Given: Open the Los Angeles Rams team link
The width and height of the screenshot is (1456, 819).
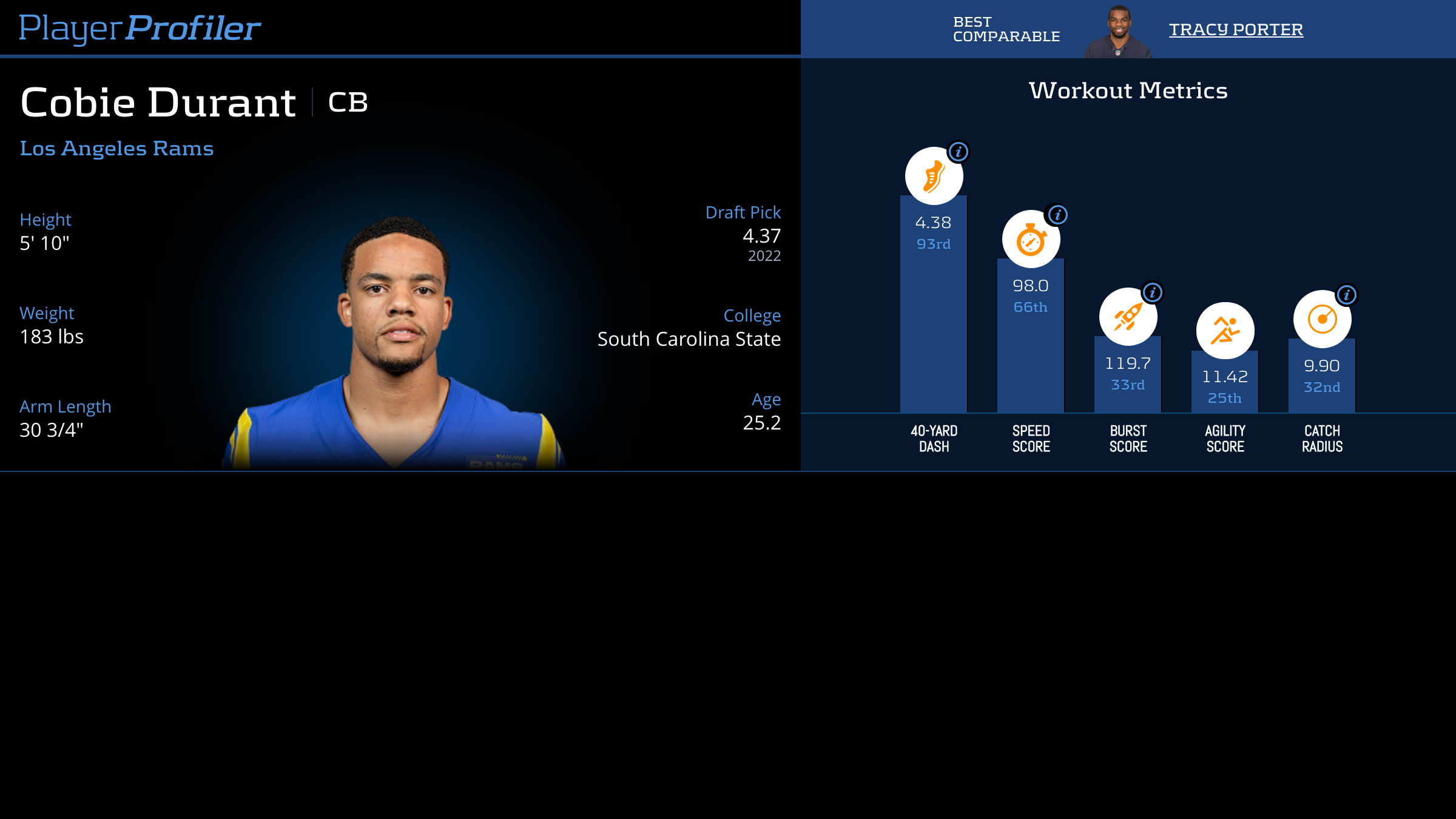Looking at the screenshot, I should click(x=116, y=148).
